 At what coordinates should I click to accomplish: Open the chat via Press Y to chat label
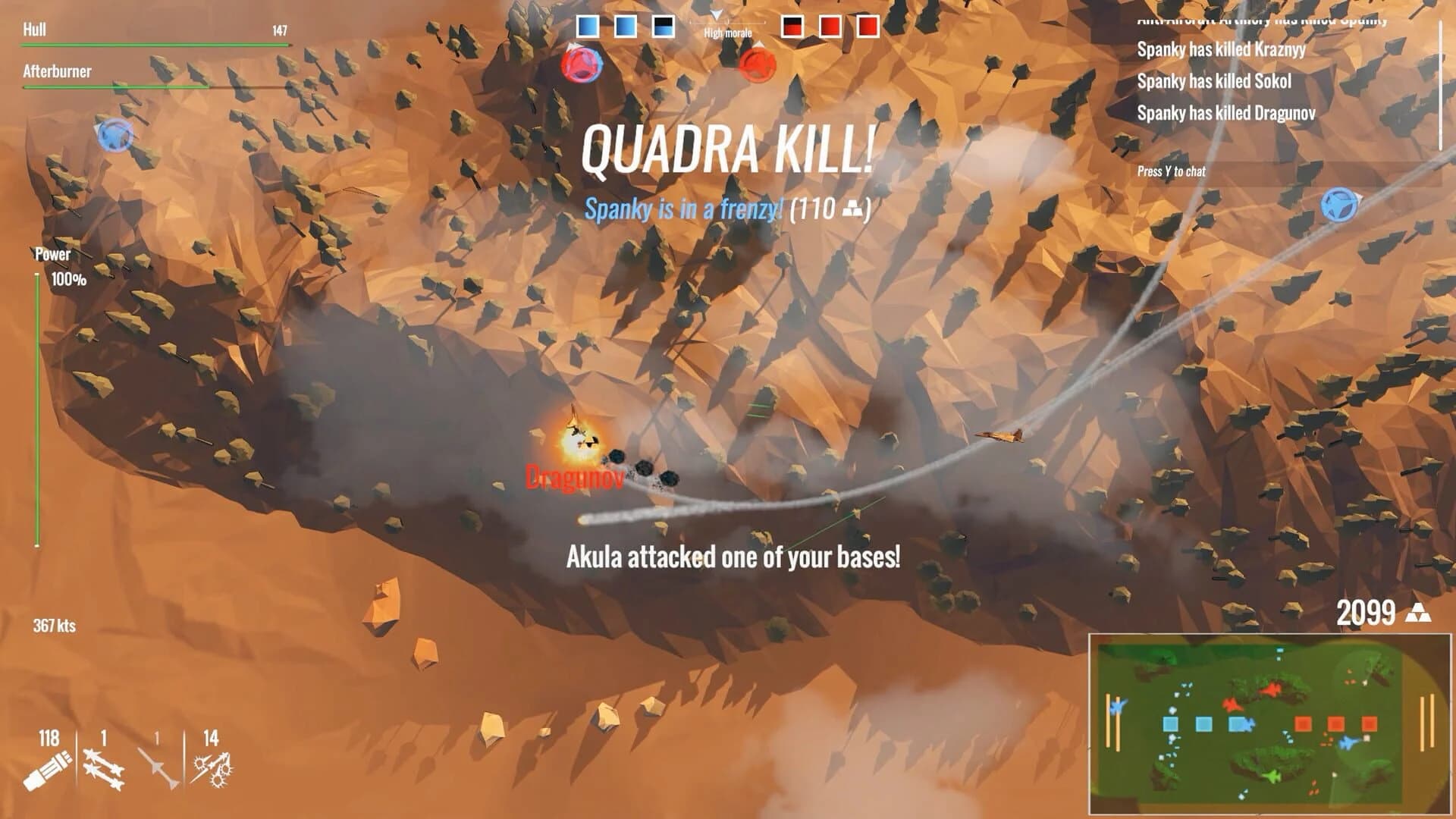tap(1172, 172)
